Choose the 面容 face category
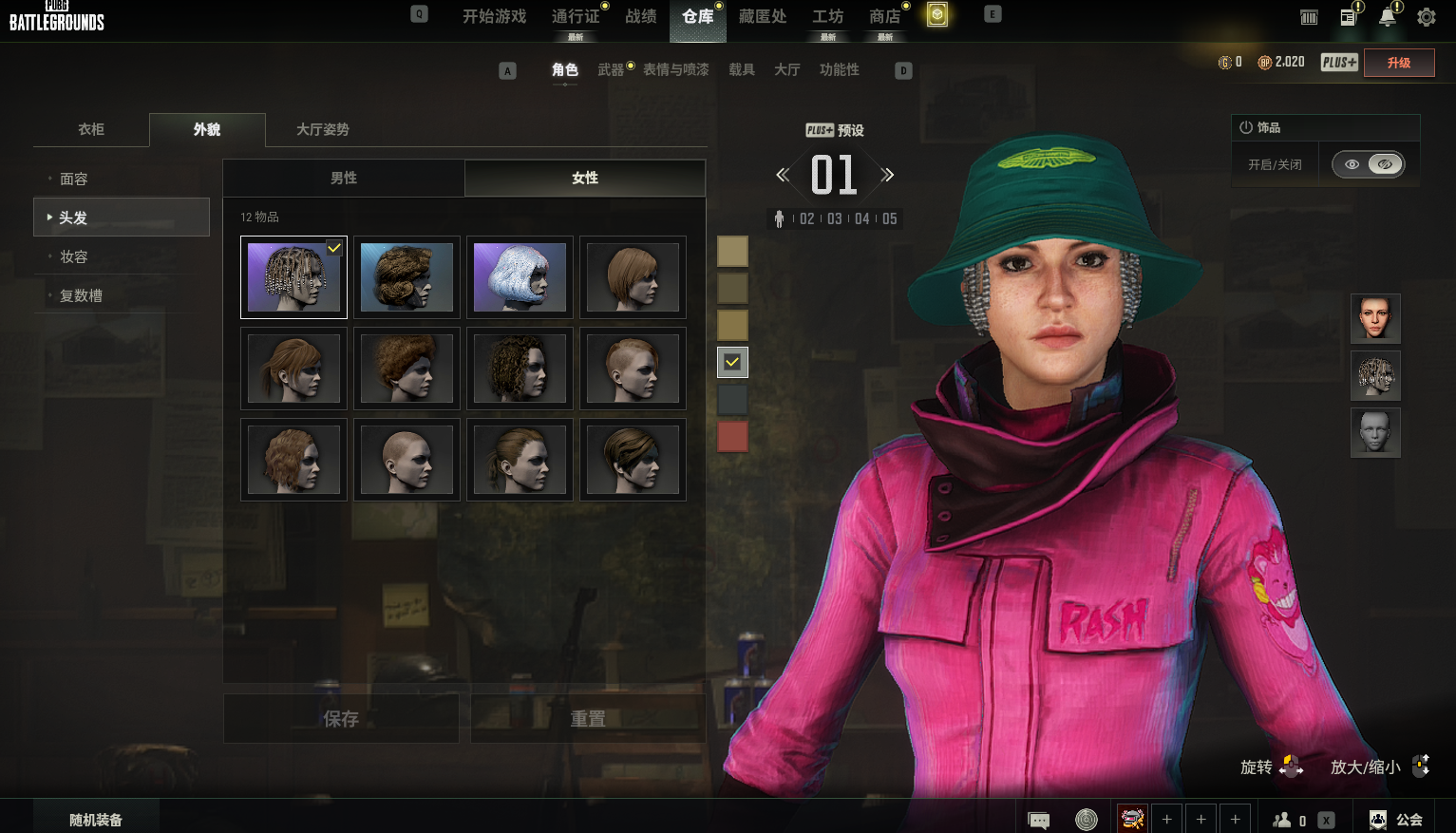This screenshot has width=1456, height=833. (x=74, y=179)
